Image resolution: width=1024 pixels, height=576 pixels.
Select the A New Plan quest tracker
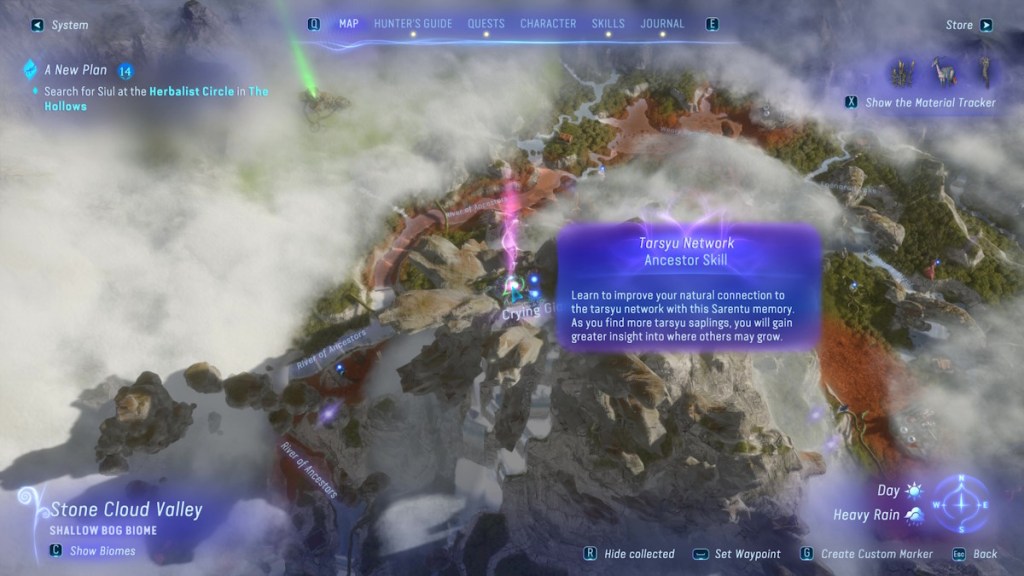75,71
